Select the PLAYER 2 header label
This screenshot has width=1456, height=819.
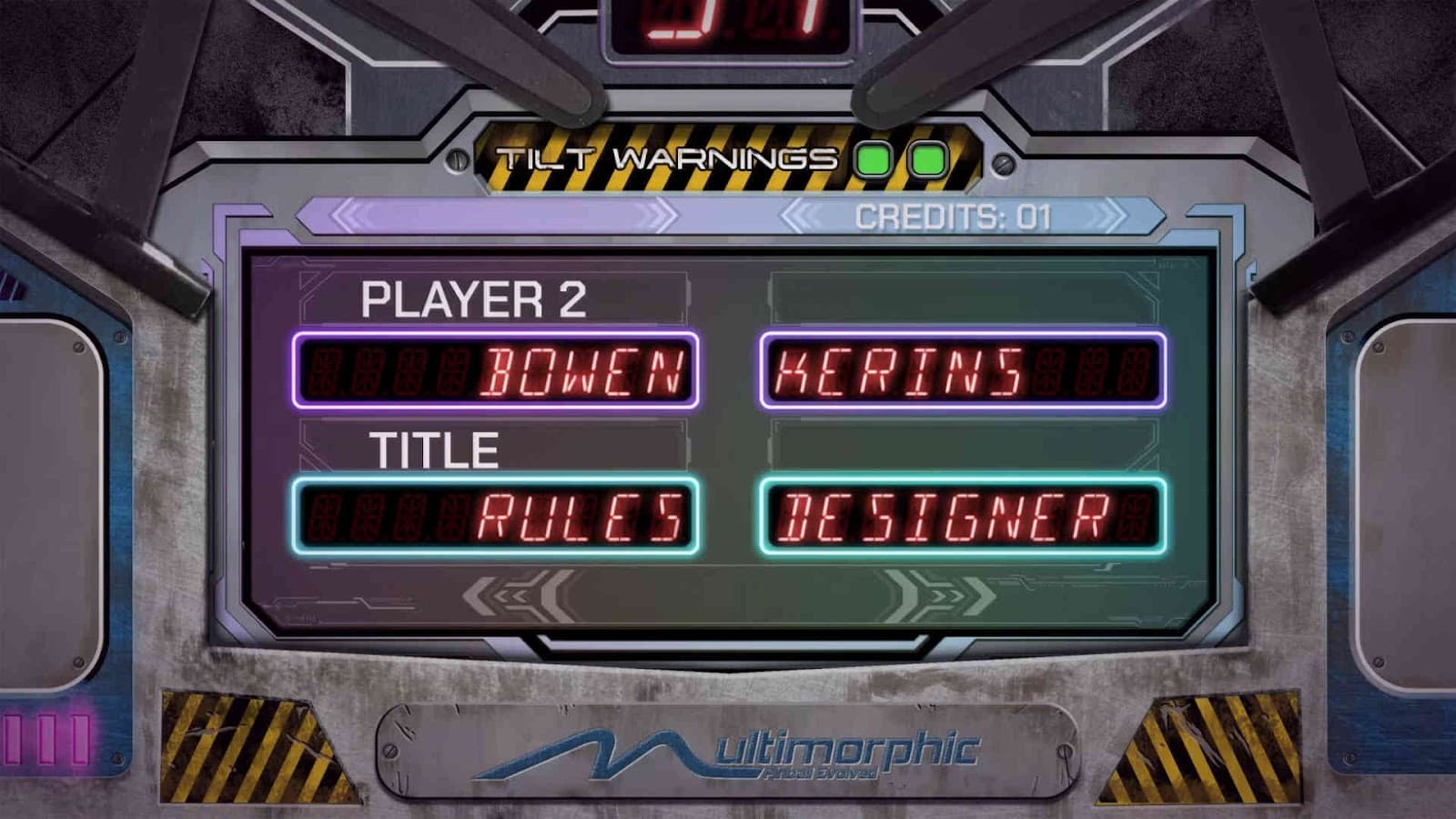click(x=473, y=298)
